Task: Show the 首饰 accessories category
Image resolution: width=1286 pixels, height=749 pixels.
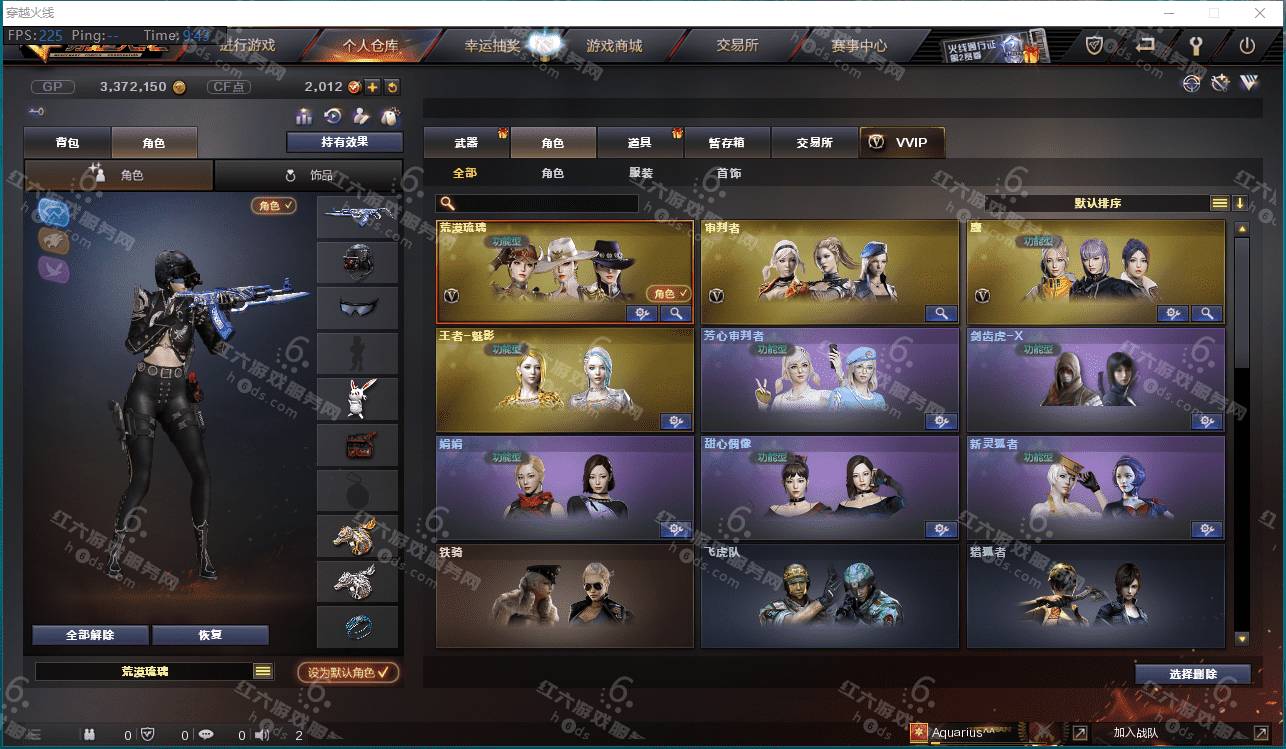Action: click(729, 173)
